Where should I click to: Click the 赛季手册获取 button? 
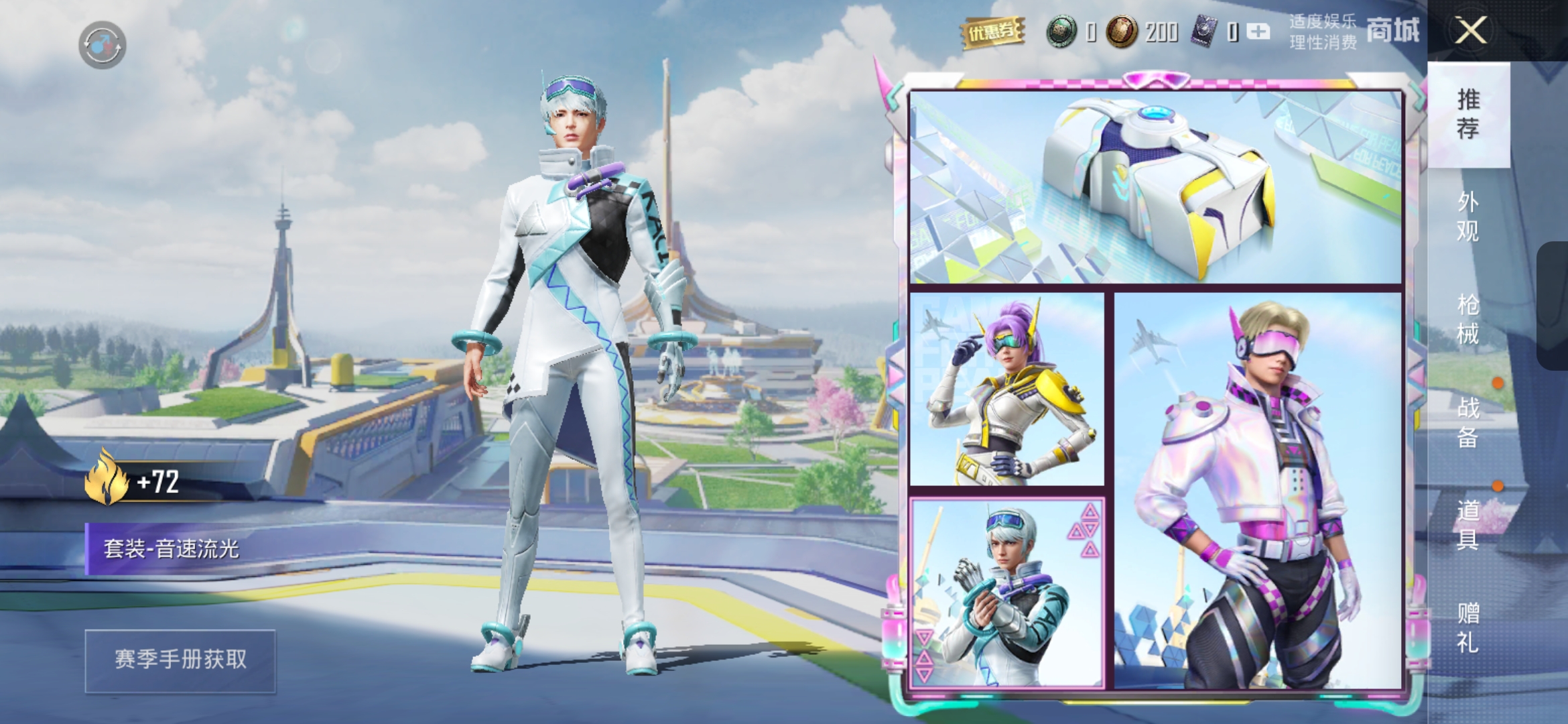(180, 660)
